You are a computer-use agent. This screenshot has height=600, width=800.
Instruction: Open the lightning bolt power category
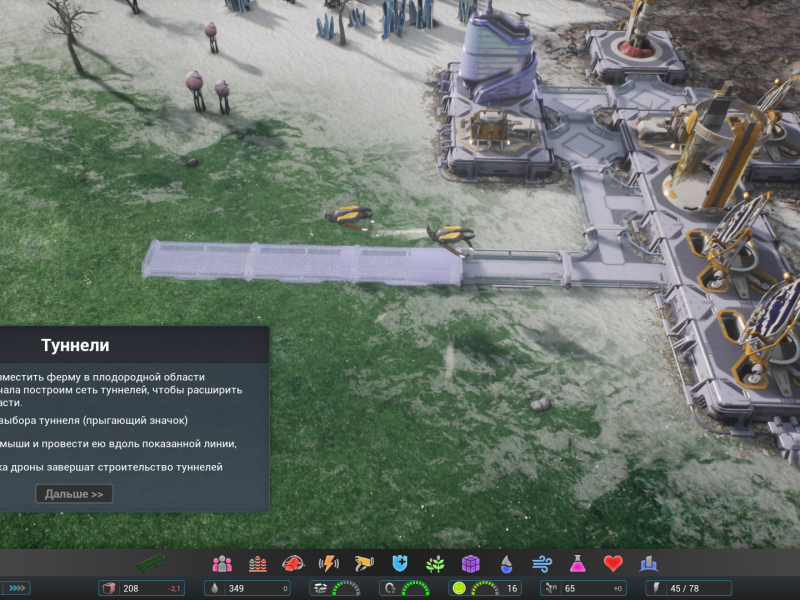pos(328,564)
